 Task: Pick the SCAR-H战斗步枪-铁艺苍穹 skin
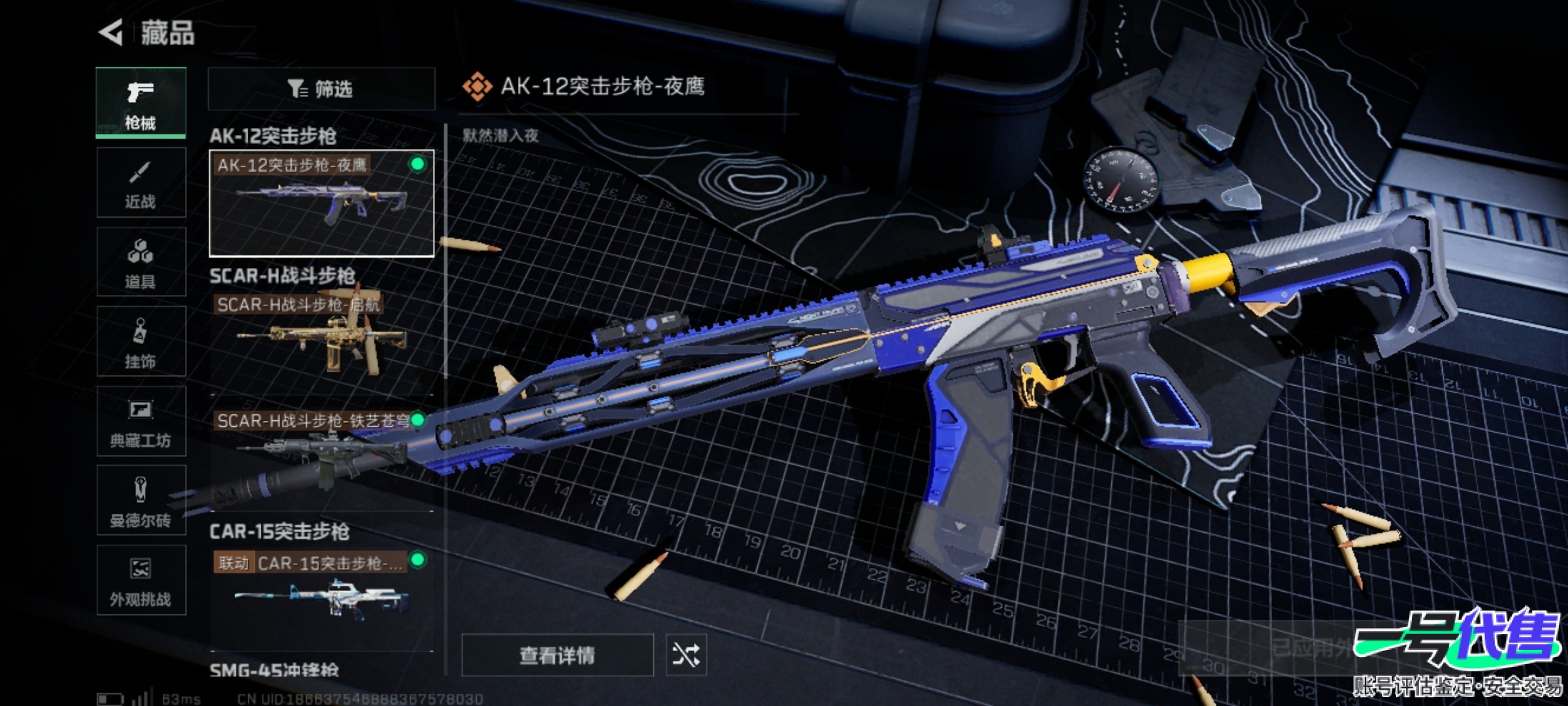(x=321, y=451)
